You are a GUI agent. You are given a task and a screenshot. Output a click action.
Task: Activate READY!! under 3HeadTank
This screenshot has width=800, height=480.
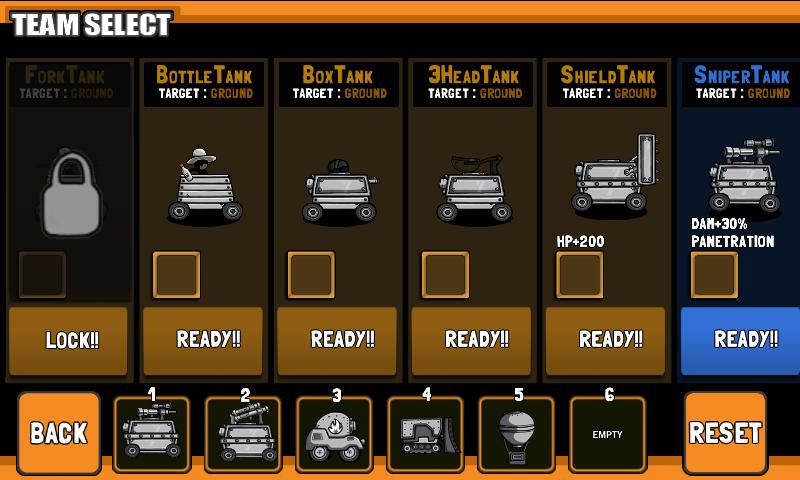(x=472, y=340)
